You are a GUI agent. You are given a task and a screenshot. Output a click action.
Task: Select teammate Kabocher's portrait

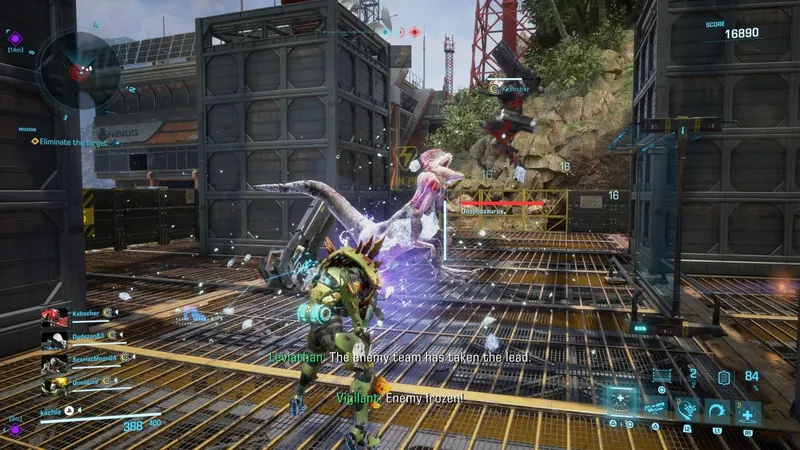54,318
